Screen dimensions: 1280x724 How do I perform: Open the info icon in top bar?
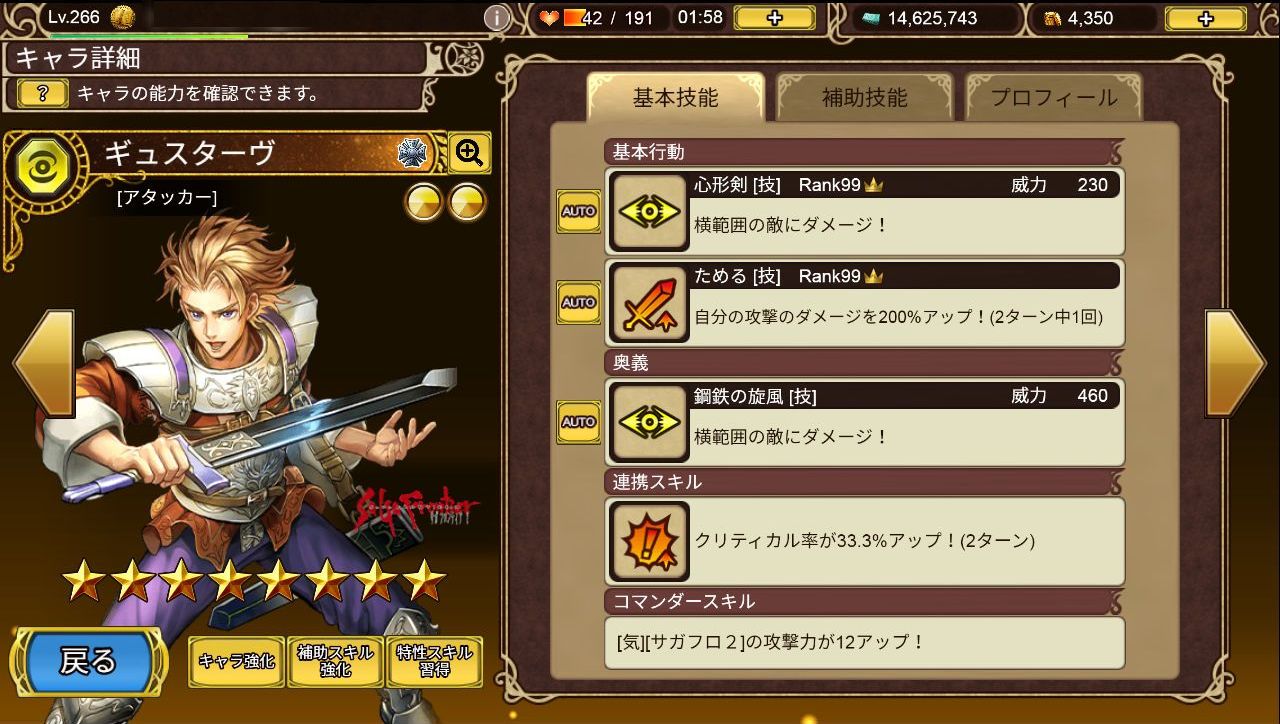click(497, 18)
